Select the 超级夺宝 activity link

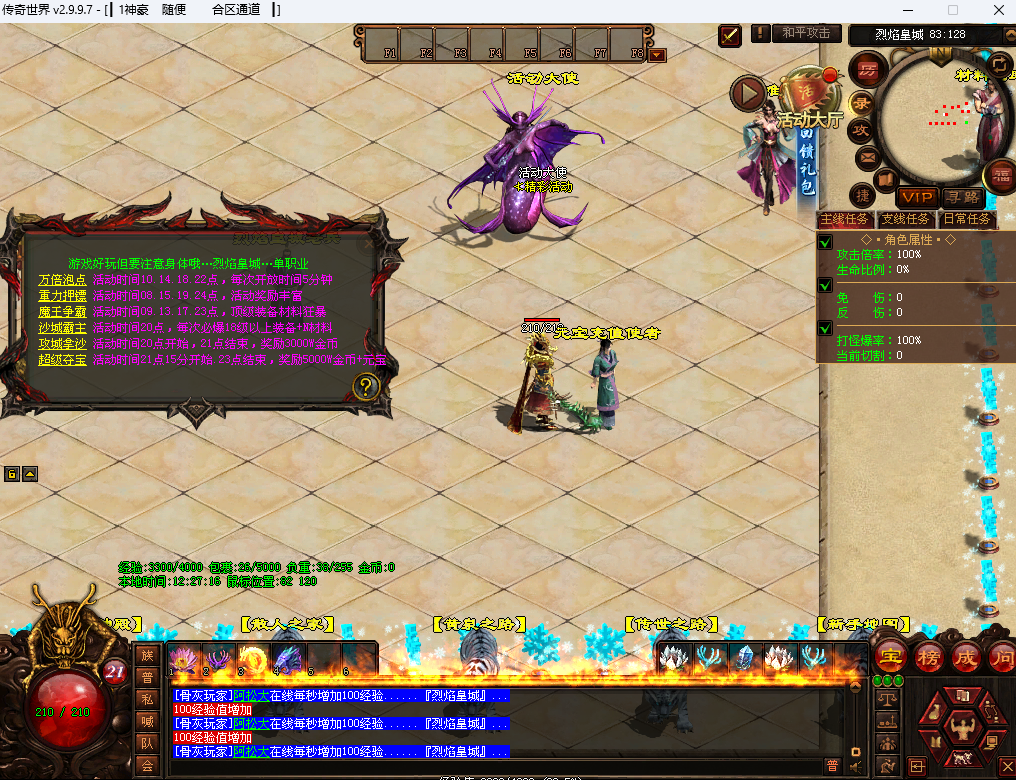point(62,359)
